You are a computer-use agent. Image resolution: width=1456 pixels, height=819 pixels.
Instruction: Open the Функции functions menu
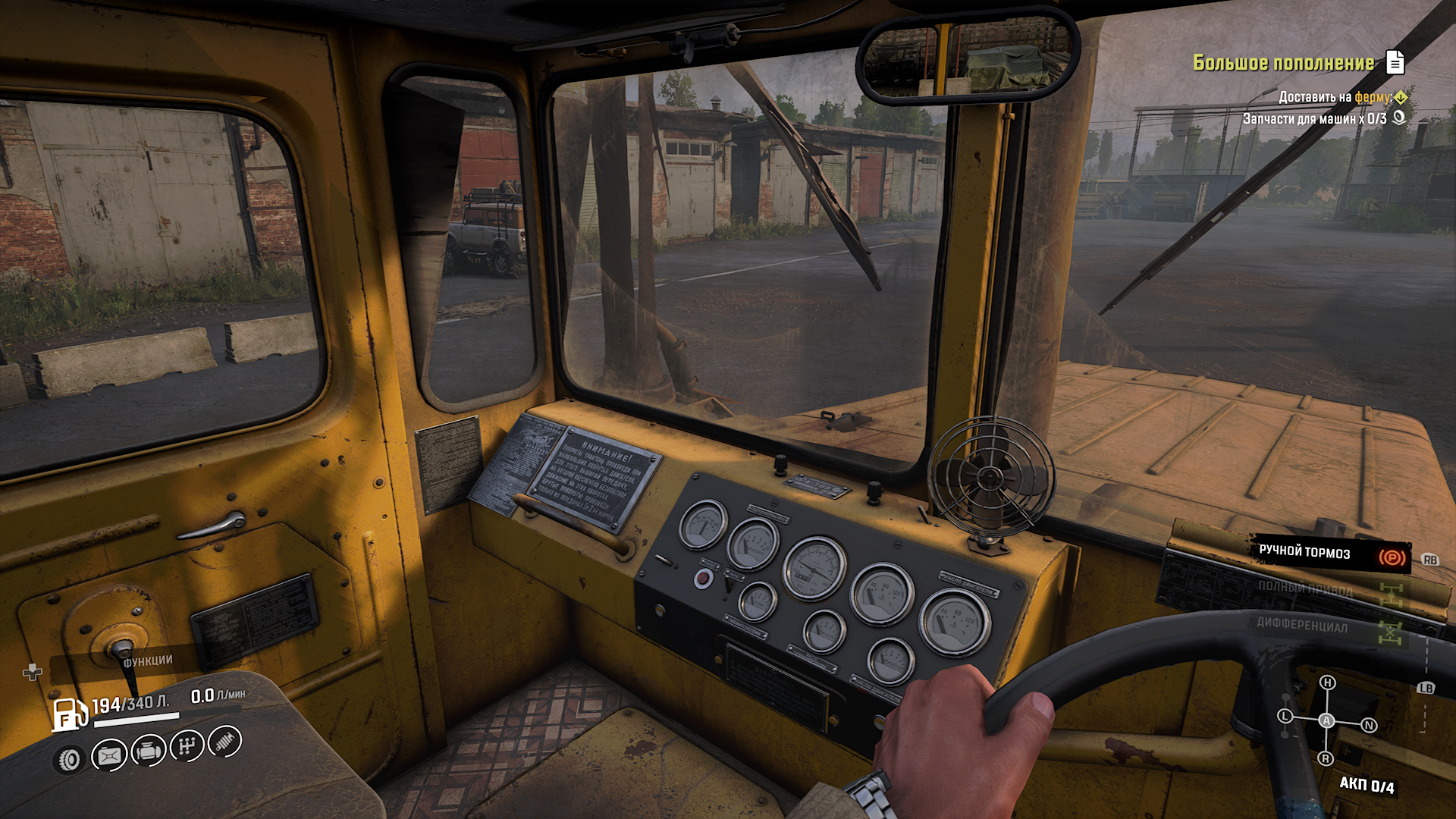[x=148, y=661]
